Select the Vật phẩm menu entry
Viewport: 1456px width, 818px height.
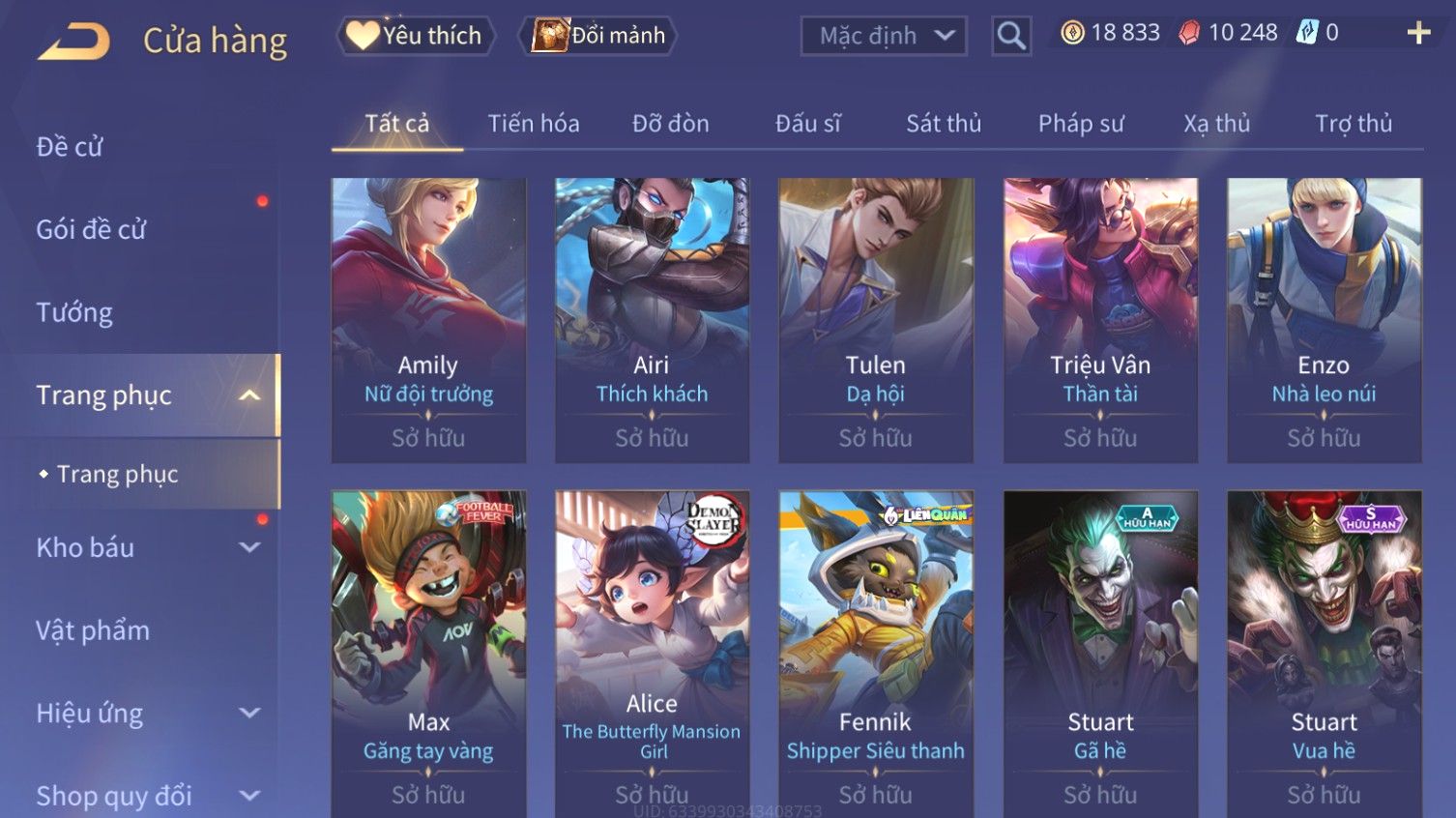pos(93,630)
